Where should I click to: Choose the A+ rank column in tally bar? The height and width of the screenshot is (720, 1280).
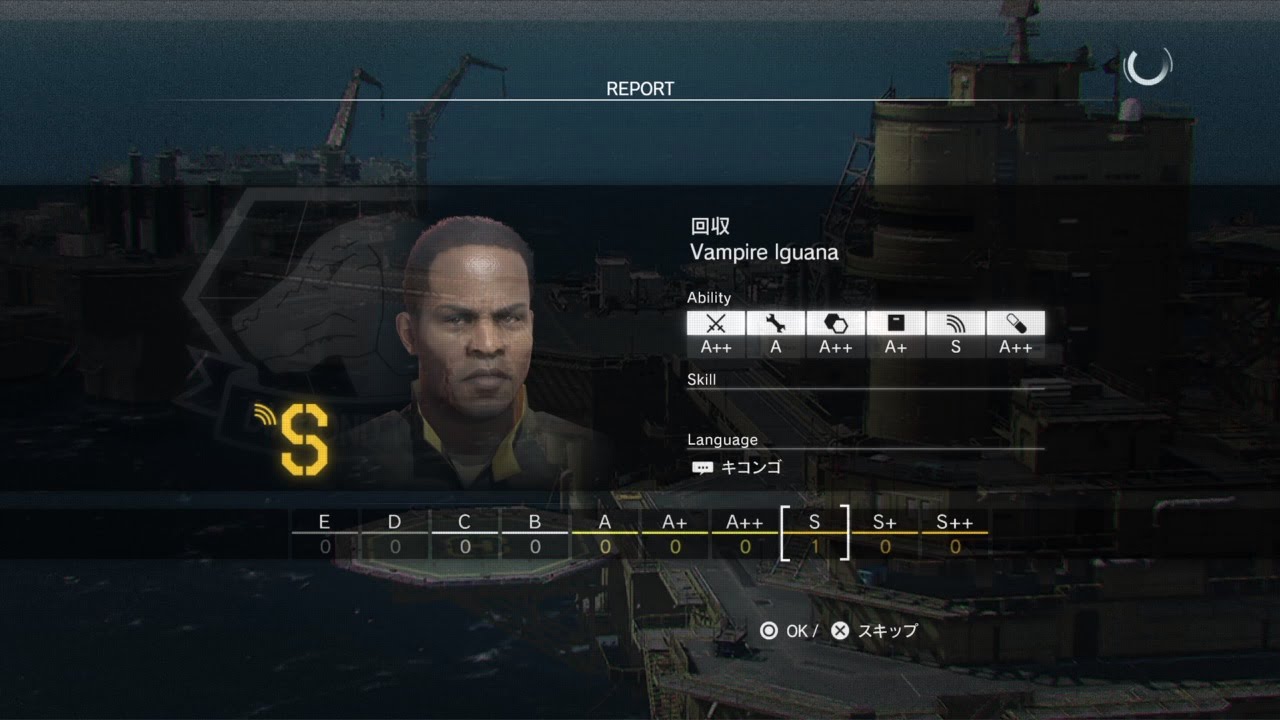point(675,534)
